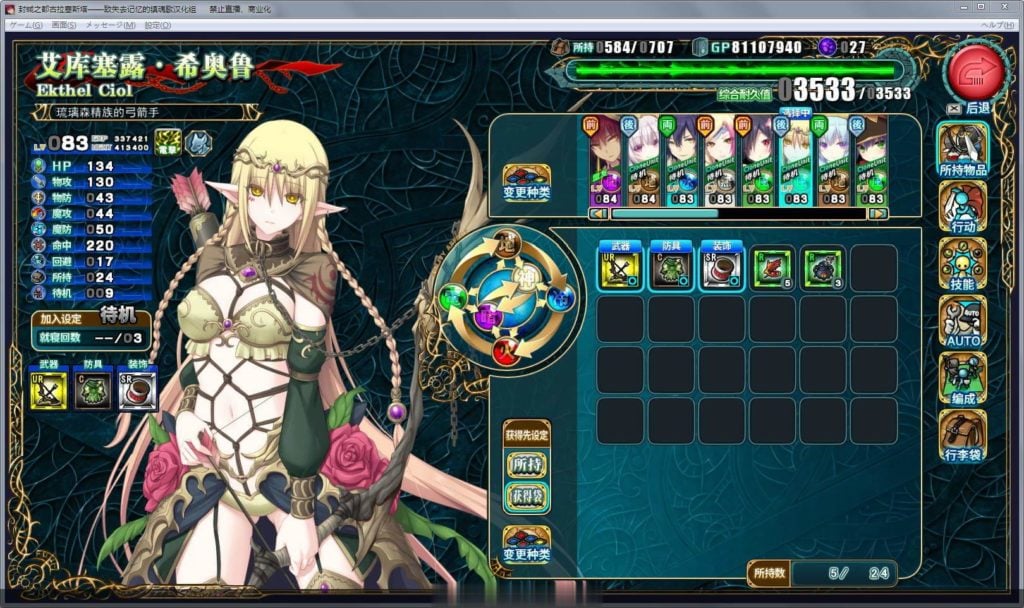Open the 编成 formation tab
Screen dimensions: 1024x608
point(962,378)
